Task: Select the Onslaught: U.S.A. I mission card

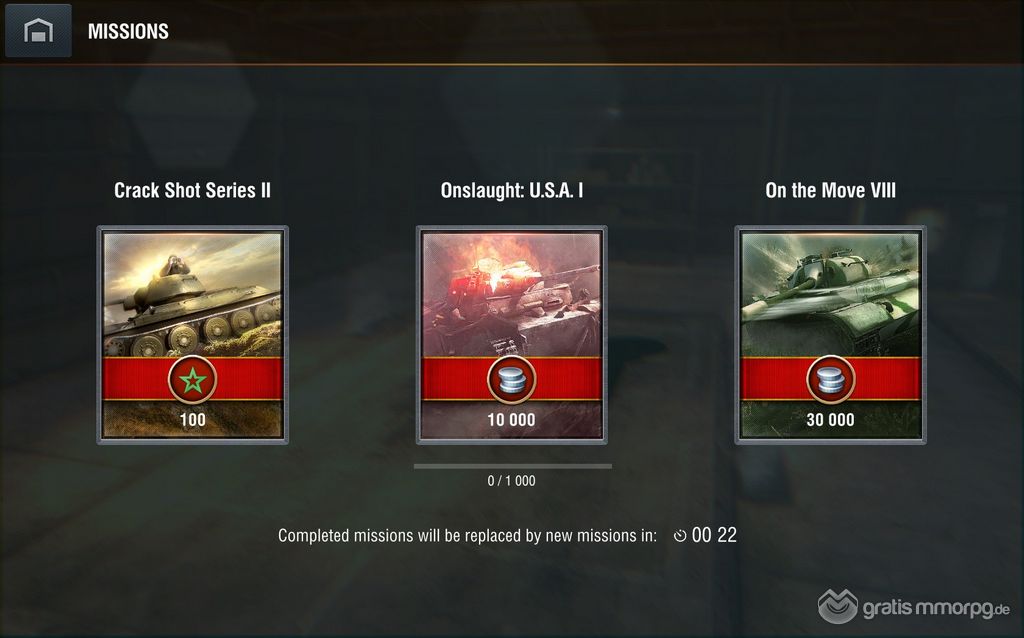Action: pos(511,334)
